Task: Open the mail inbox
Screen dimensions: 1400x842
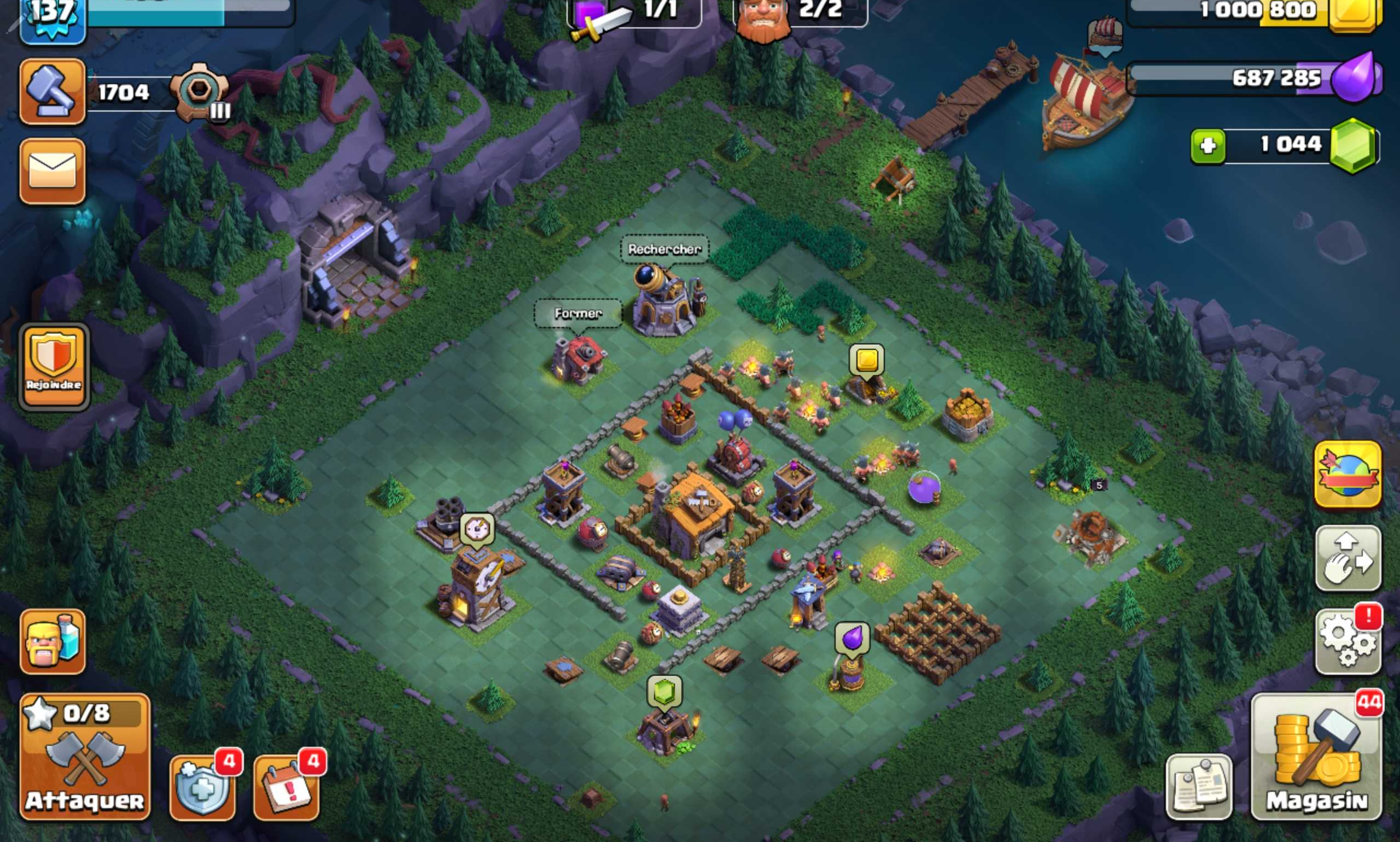Action: click(x=53, y=170)
